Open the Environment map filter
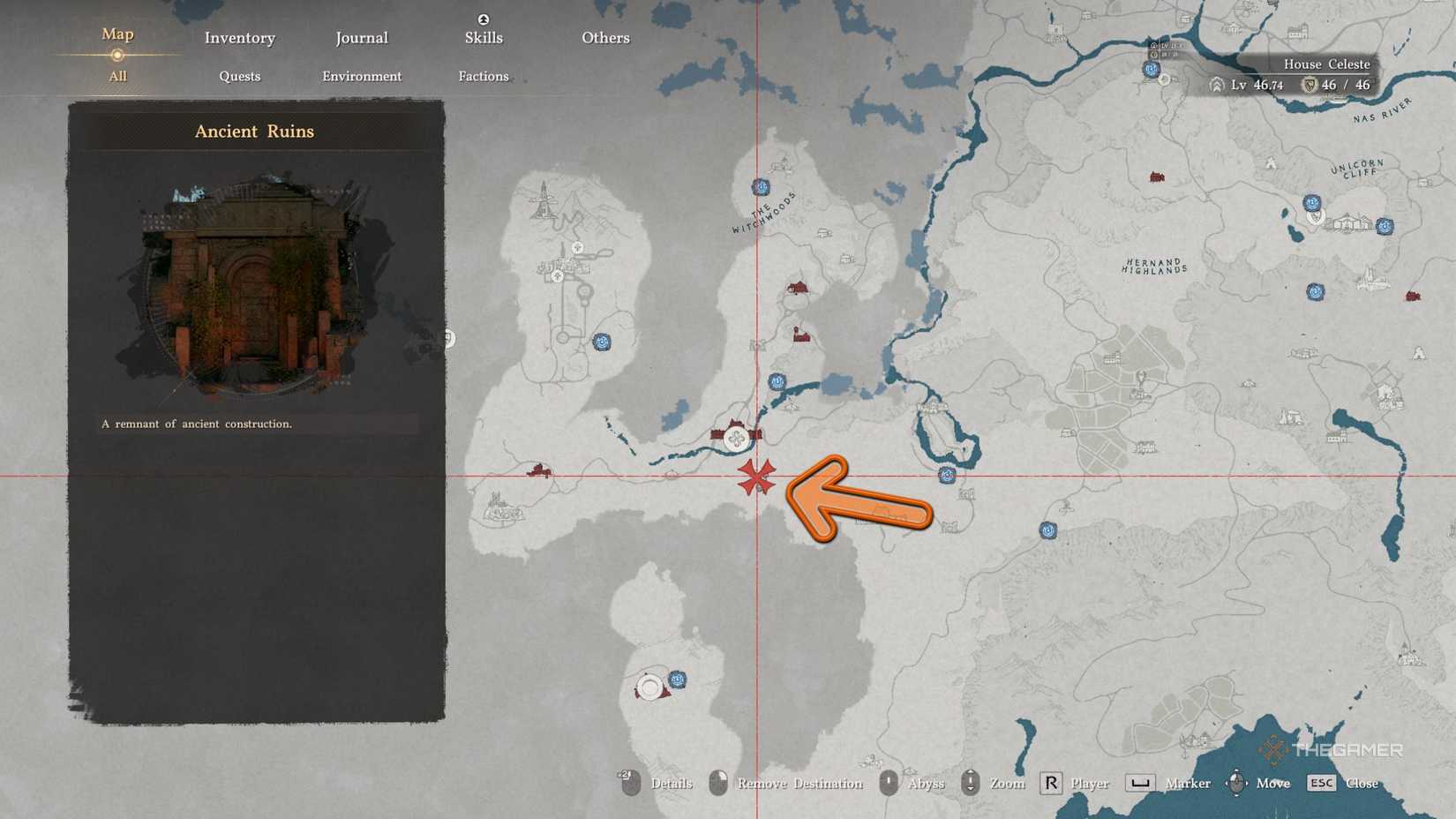The width and height of the screenshot is (1456, 819). [362, 76]
